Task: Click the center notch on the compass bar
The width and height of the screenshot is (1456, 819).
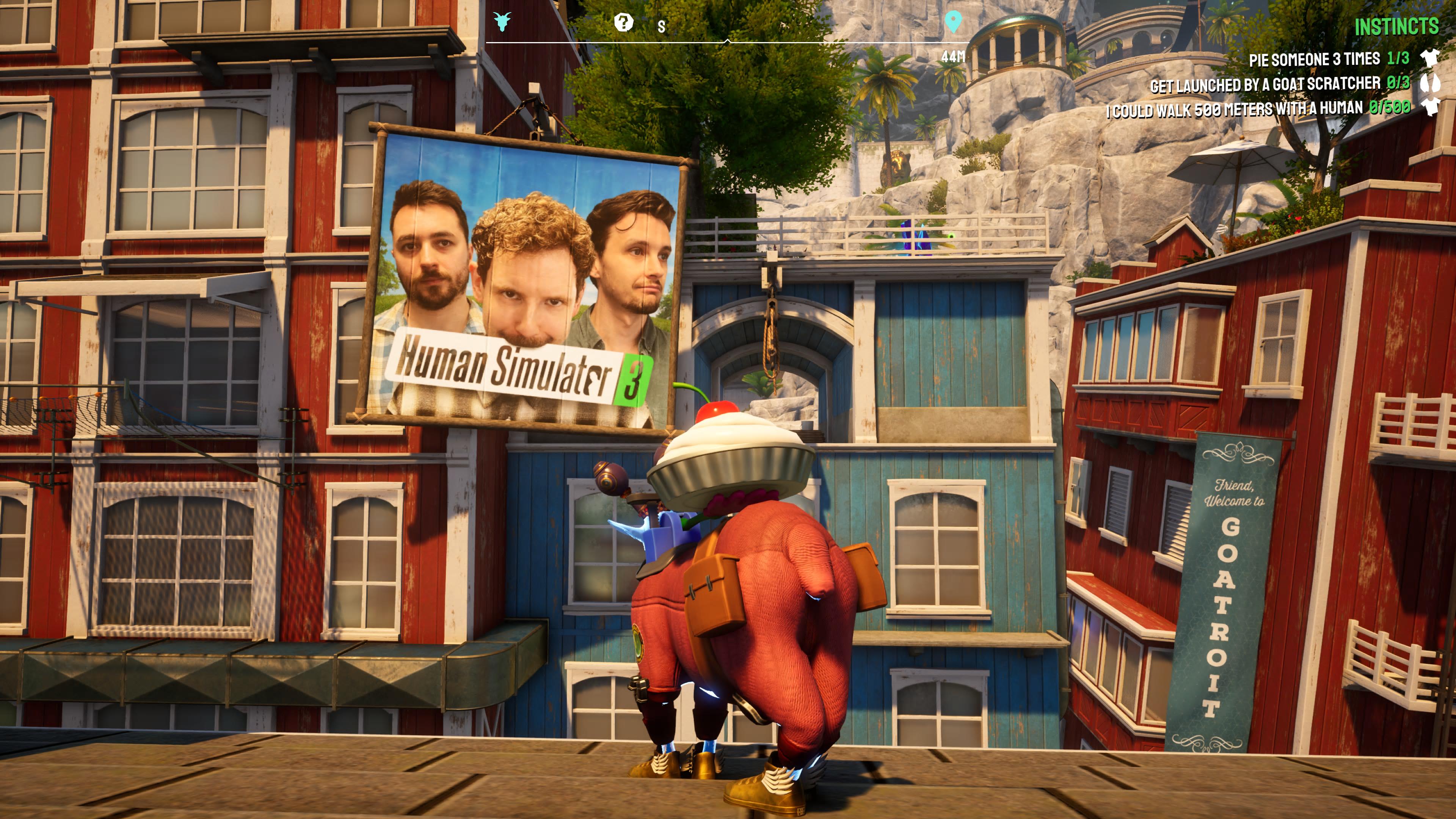Action: [728, 39]
